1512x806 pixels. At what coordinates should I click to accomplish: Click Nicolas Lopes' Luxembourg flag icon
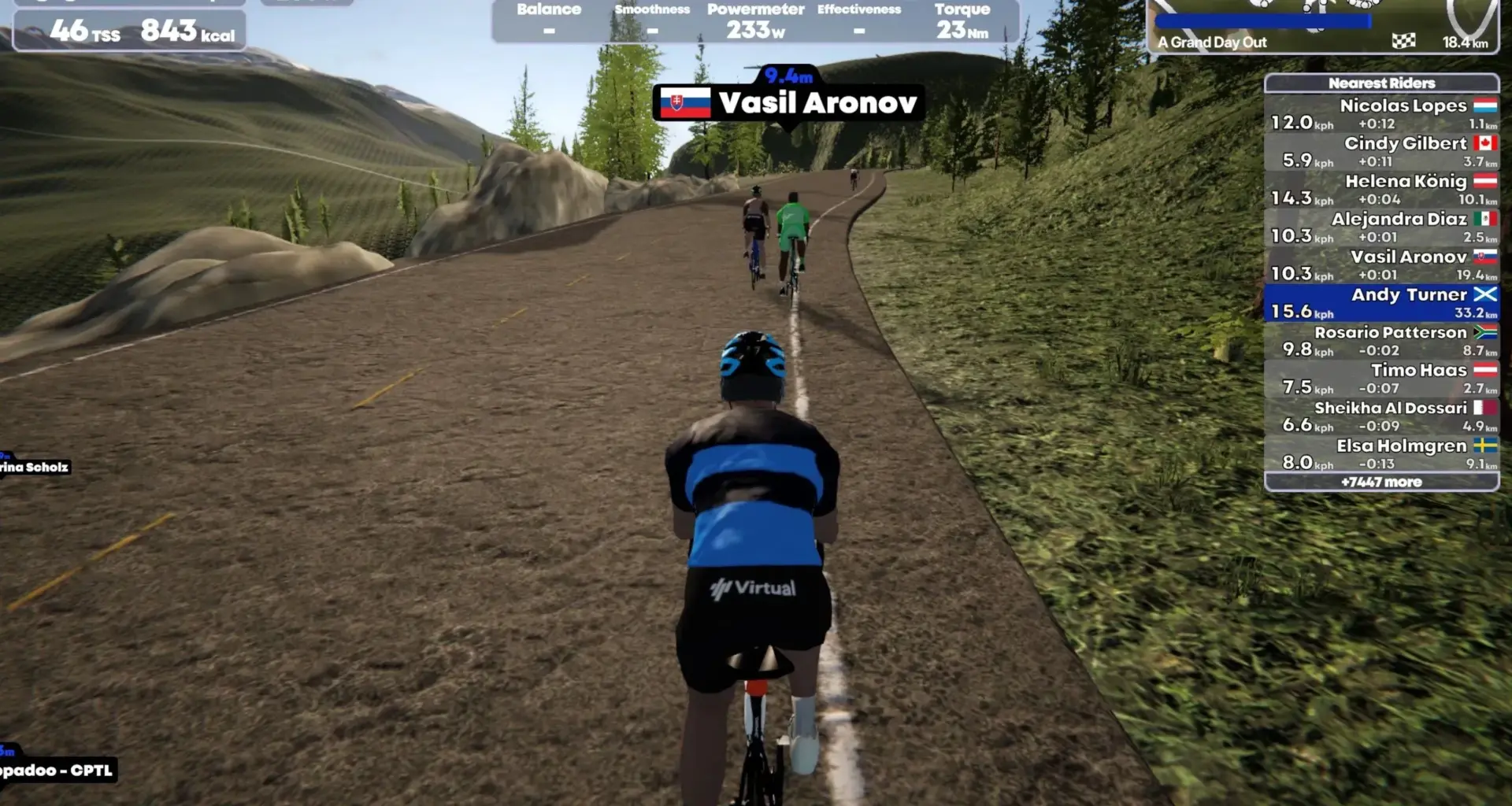1484,105
